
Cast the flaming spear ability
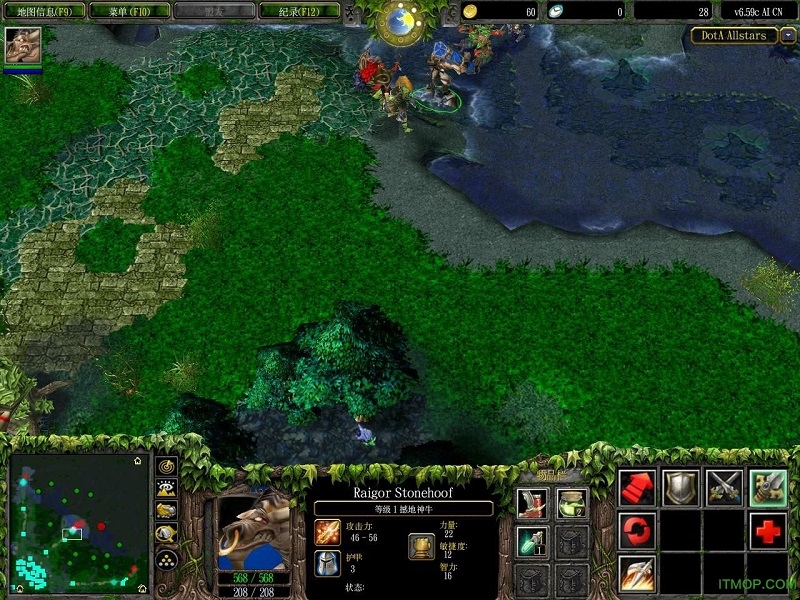click(637, 573)
